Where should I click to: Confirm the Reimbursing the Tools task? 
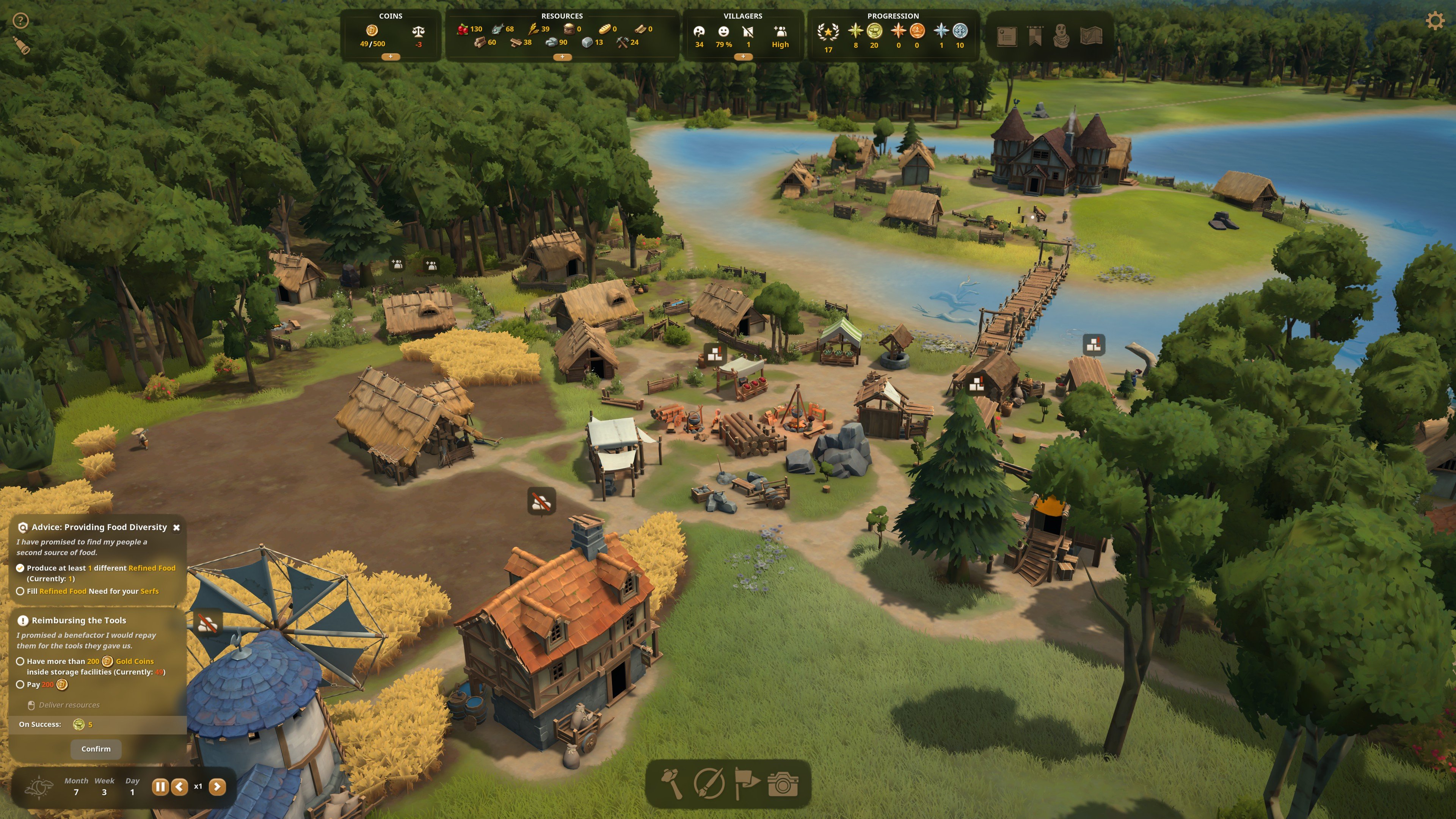click(96, 749)
